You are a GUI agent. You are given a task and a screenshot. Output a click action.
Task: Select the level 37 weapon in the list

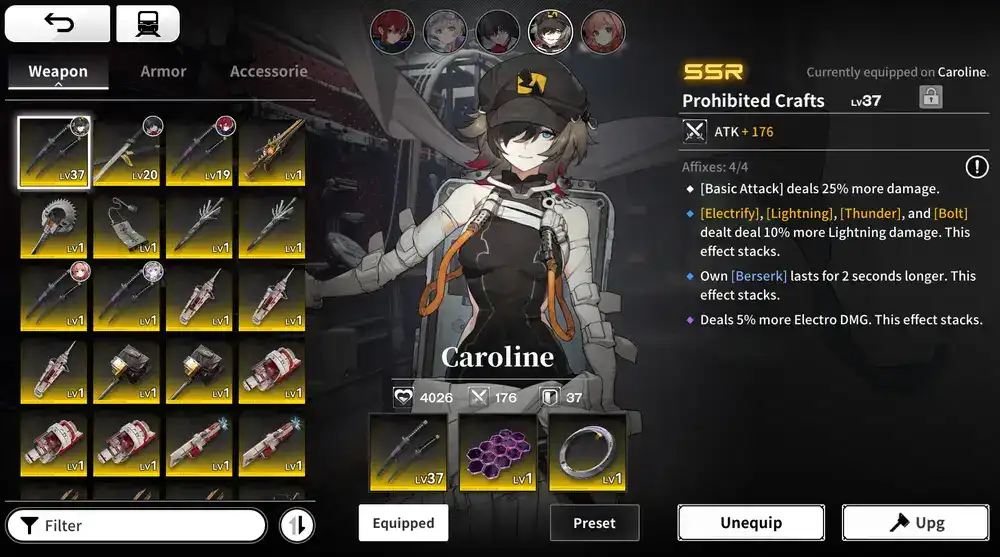[55, 152]
